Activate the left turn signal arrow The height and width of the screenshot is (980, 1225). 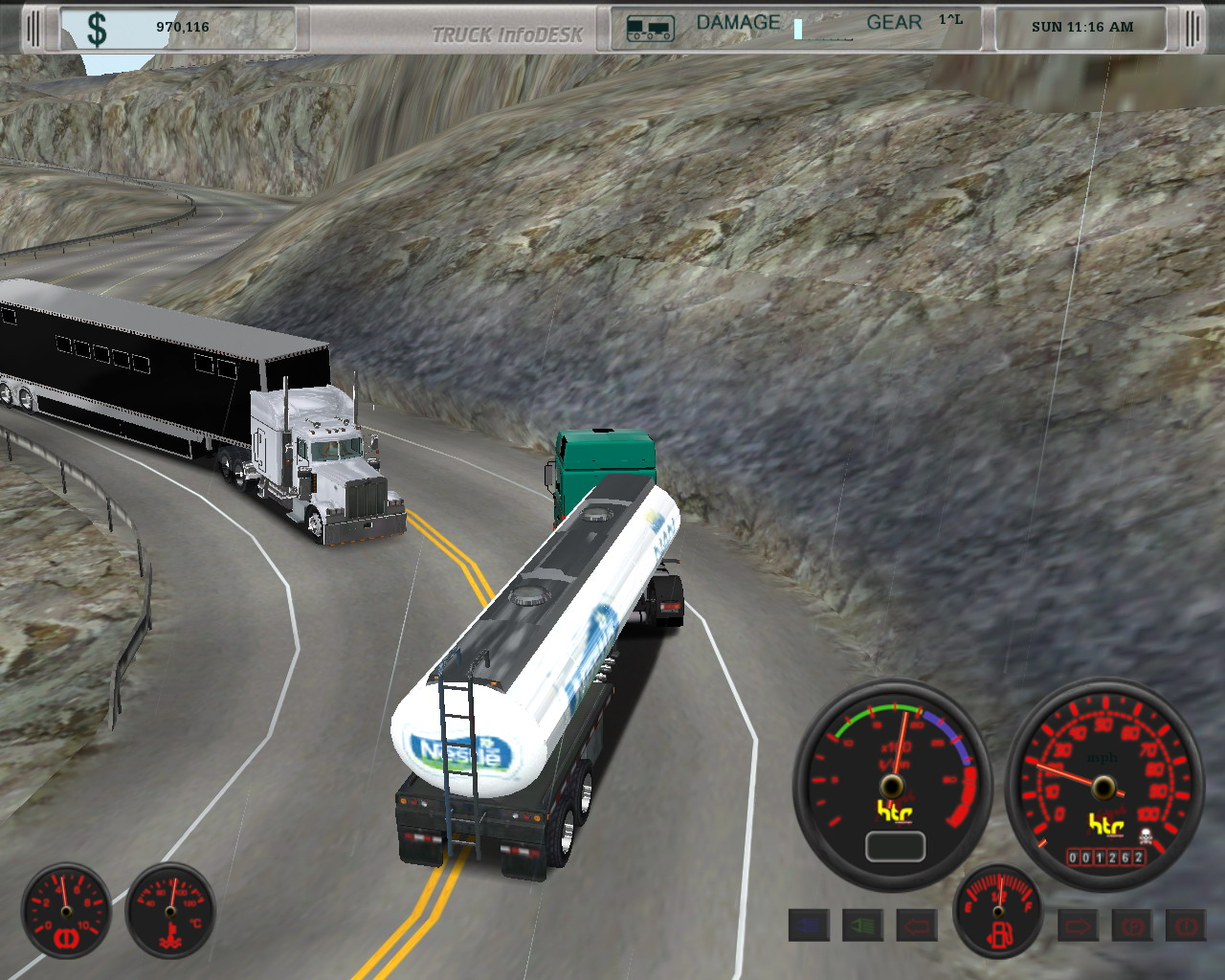[x=916, y=925]
